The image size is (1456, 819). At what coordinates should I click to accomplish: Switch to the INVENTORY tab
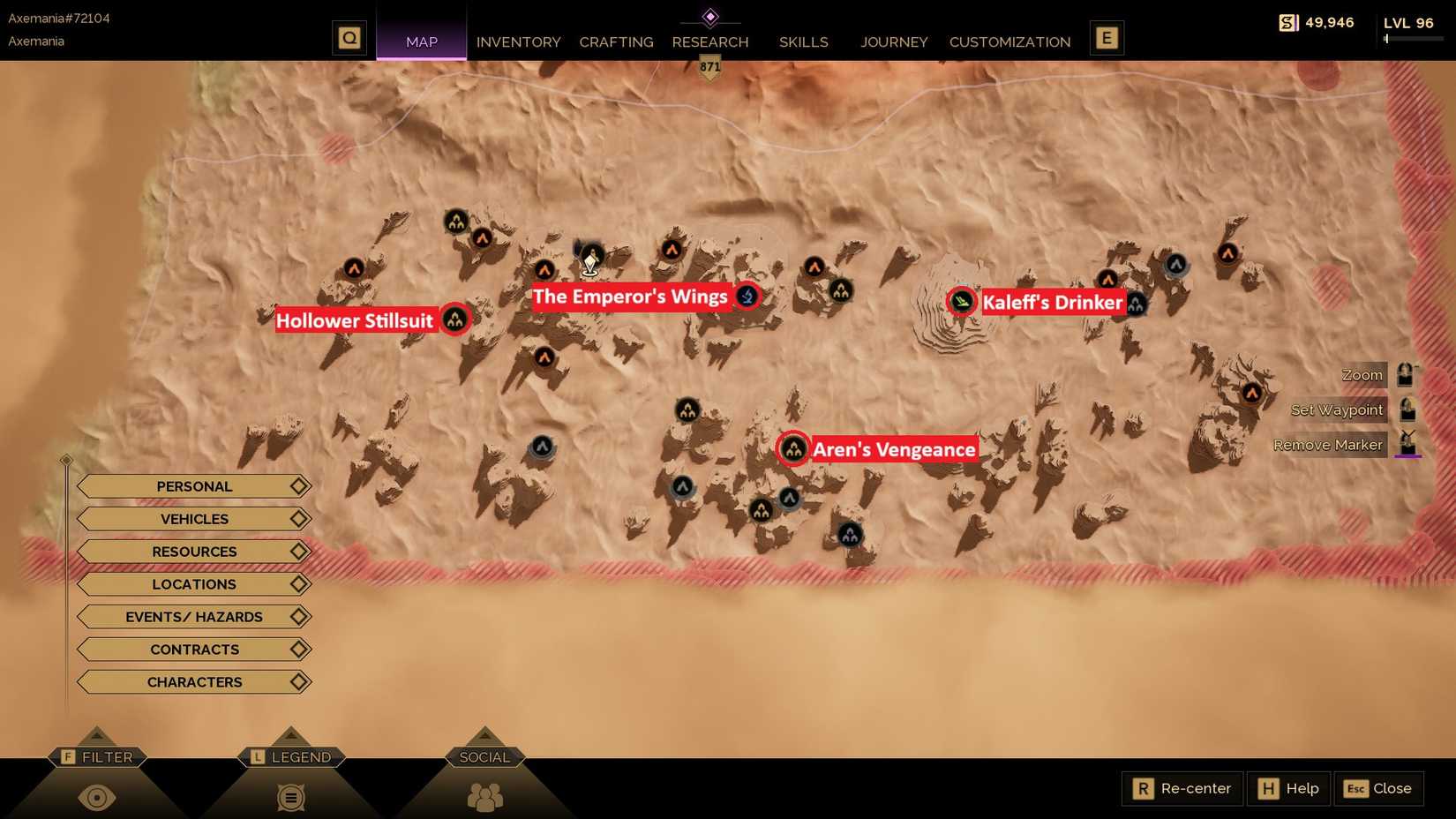[x=518, y=41]
